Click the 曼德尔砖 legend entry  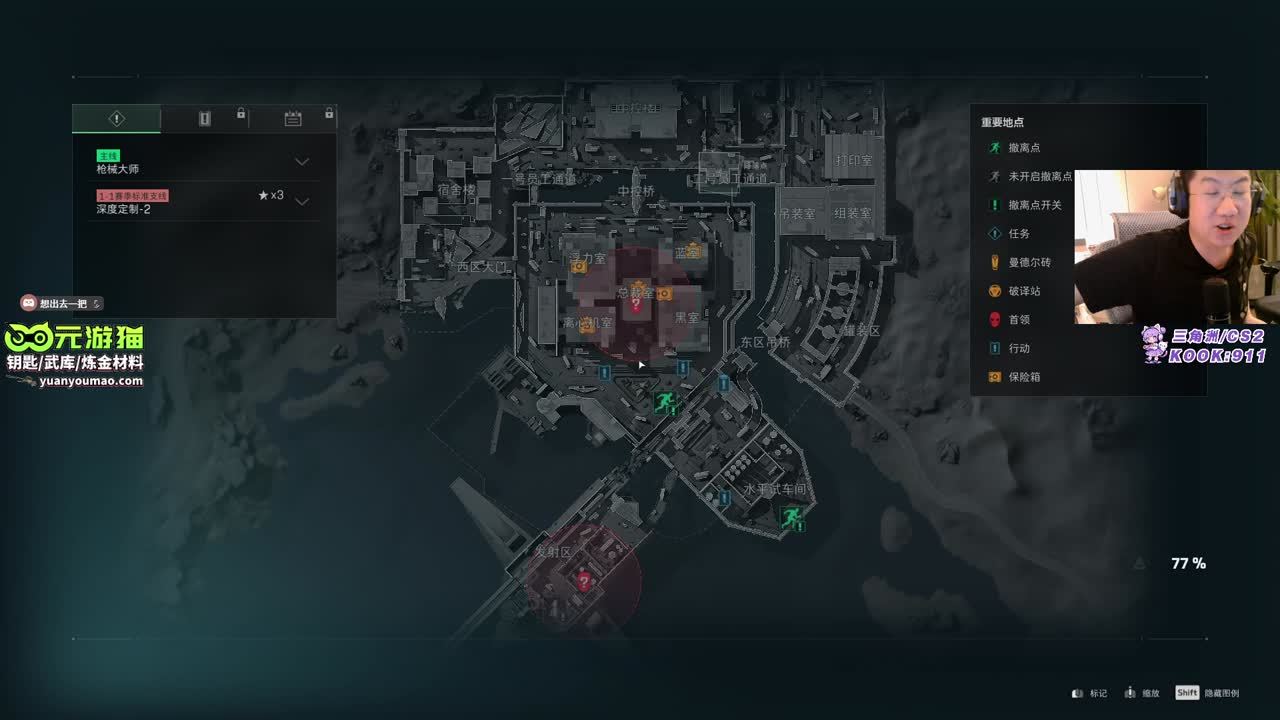[1029, 262]
